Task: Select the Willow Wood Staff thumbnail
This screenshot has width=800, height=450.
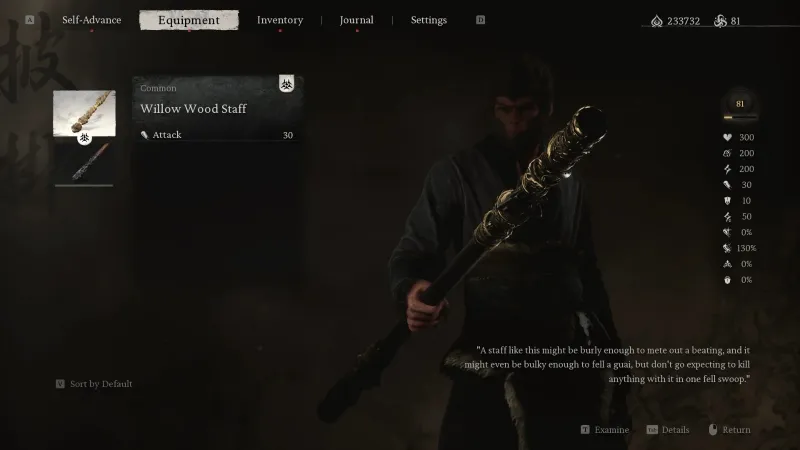Action: point(84,114)
